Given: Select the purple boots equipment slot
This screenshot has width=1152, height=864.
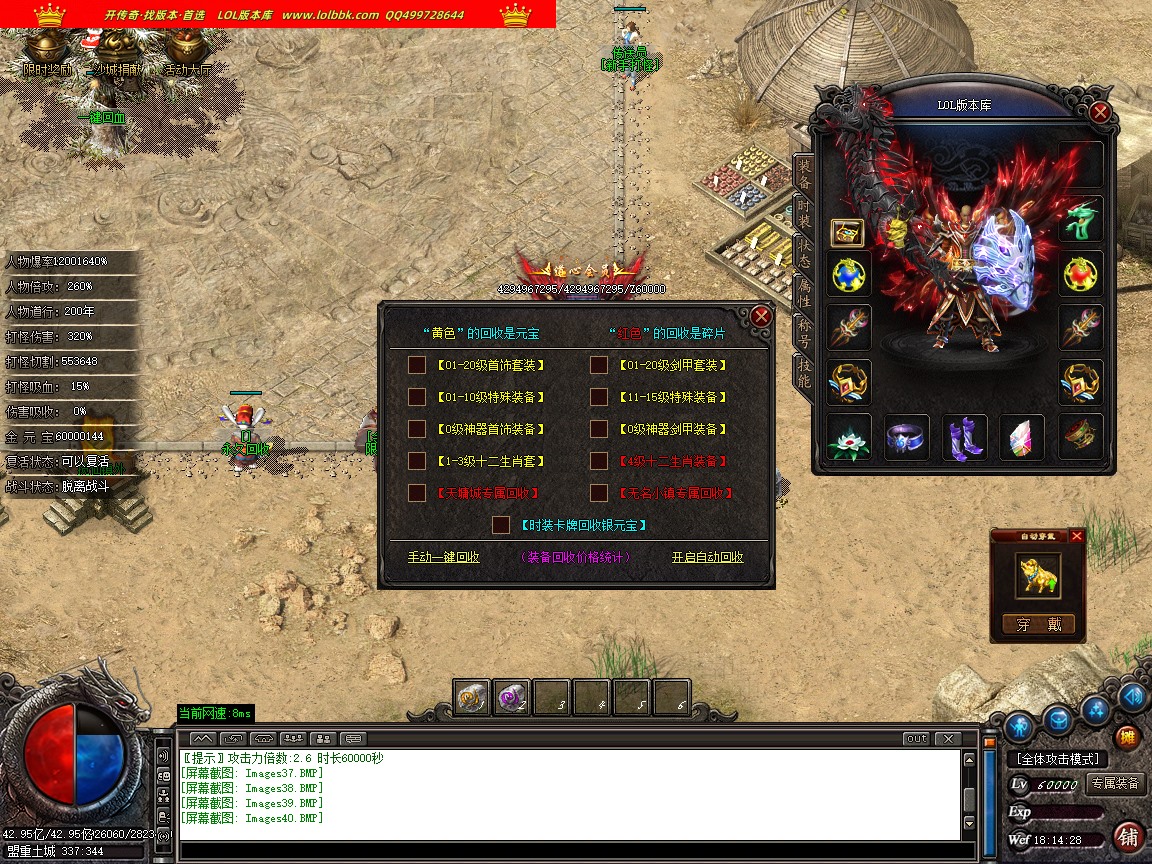Looking at the screenshot, I should tap(965, 437).
